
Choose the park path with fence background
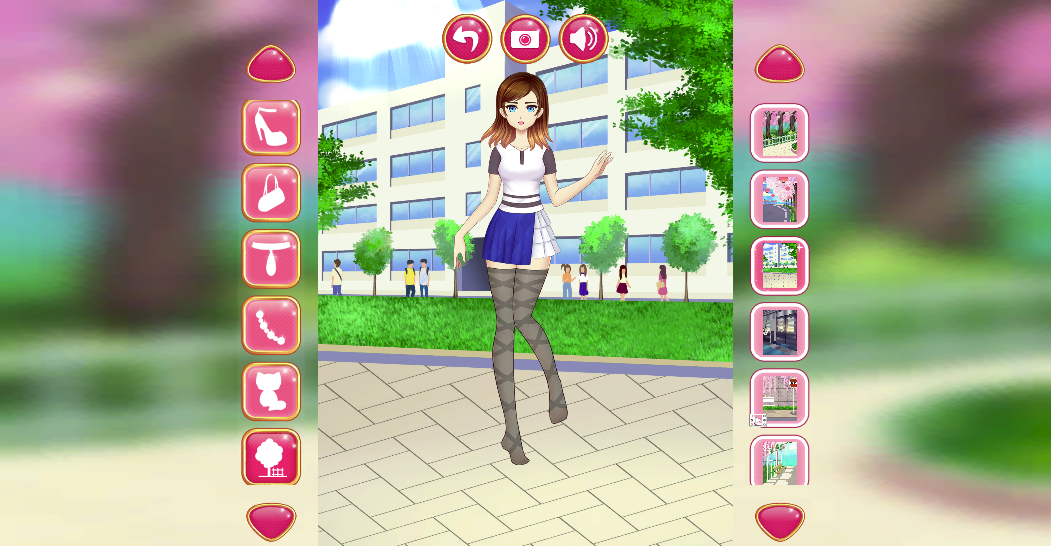click(780, 132)
